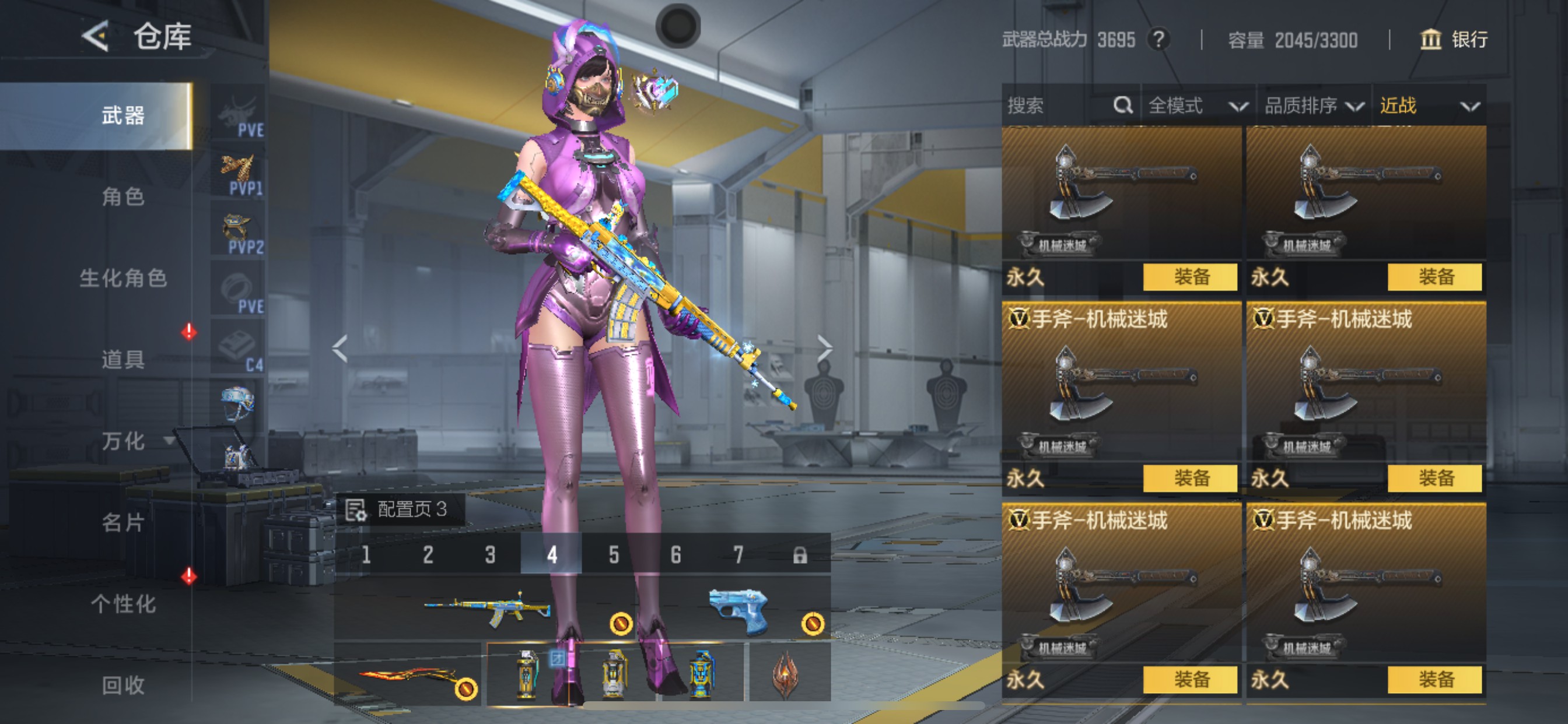Open the 银行 bank
Image resolution: width=1568 pixels, height=724 pixels.
coord(1454,40)
